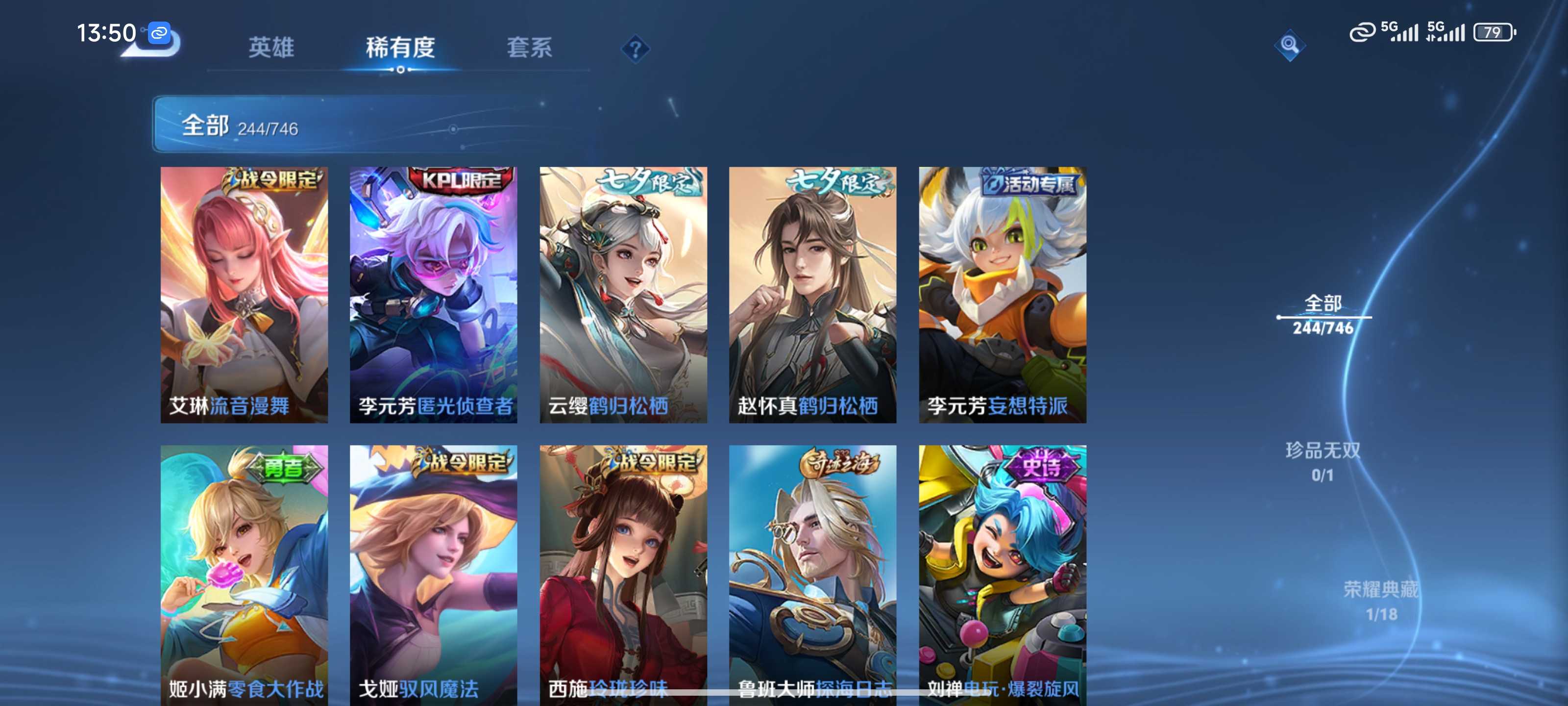Image resolution: width=1568 pixels, height=706 pixels.
Task: Click the question mark help icon
Action: point(635,49)
